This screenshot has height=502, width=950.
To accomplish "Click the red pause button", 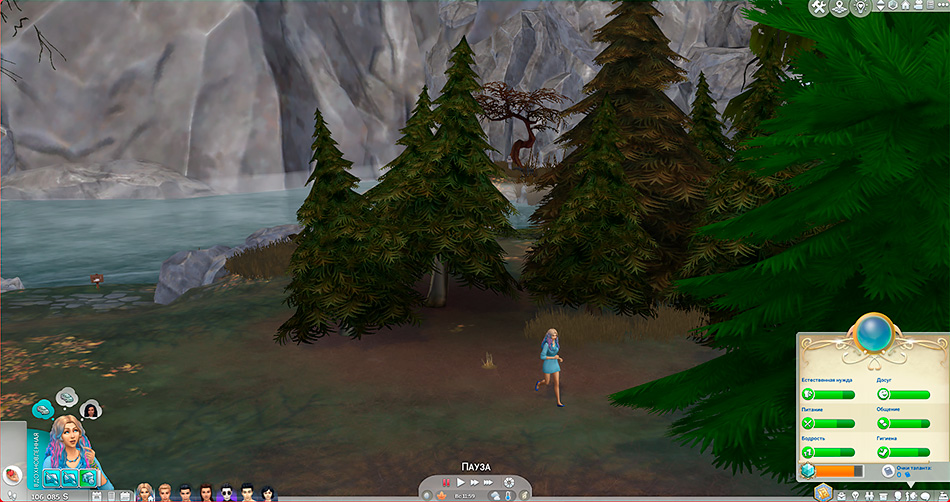I will coord(446,482).
